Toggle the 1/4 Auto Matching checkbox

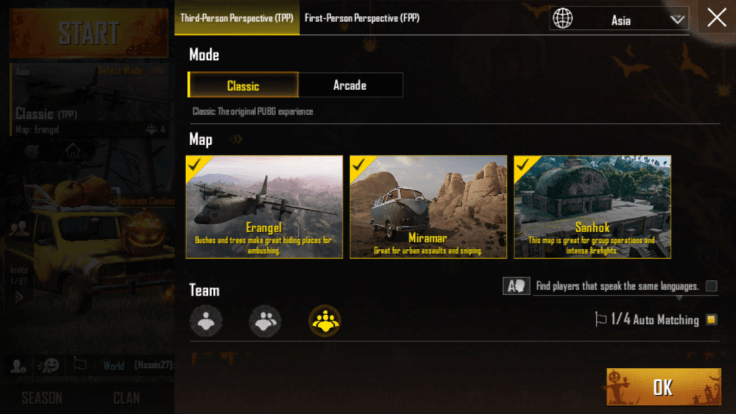(711, 320)
